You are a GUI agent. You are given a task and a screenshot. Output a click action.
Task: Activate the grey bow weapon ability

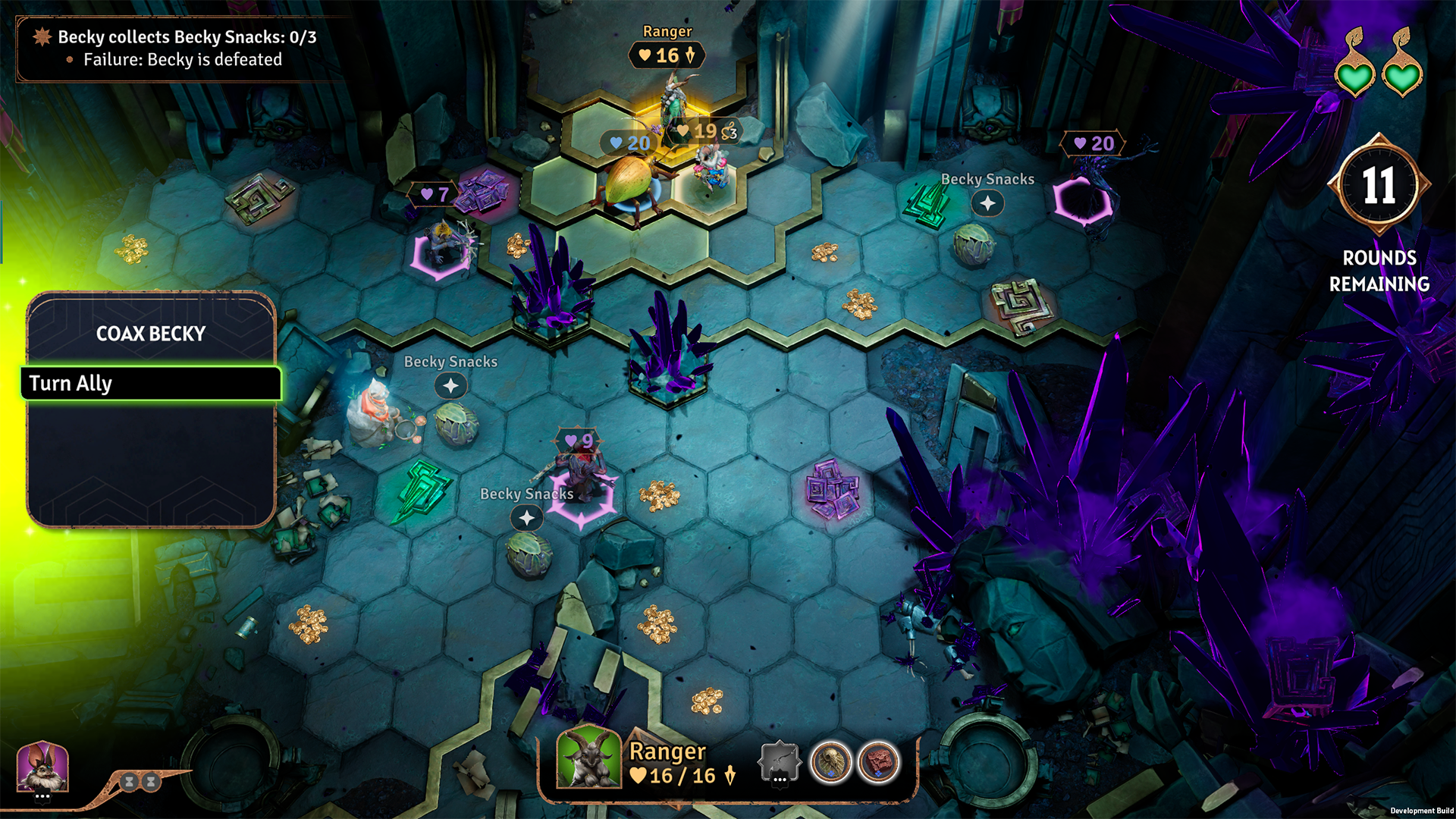780,761
